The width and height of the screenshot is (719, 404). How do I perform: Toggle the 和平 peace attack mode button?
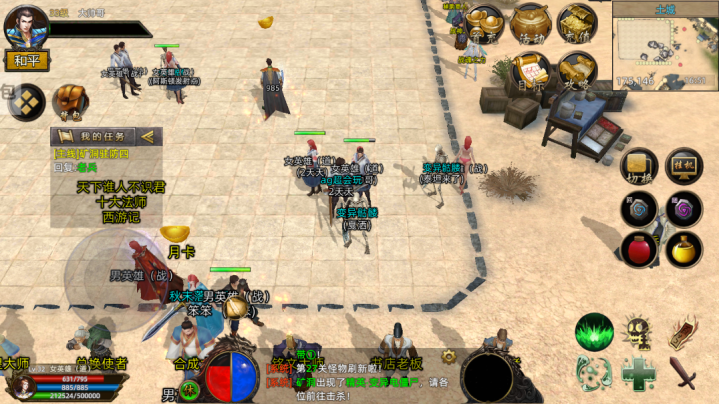tap(26, 61)
